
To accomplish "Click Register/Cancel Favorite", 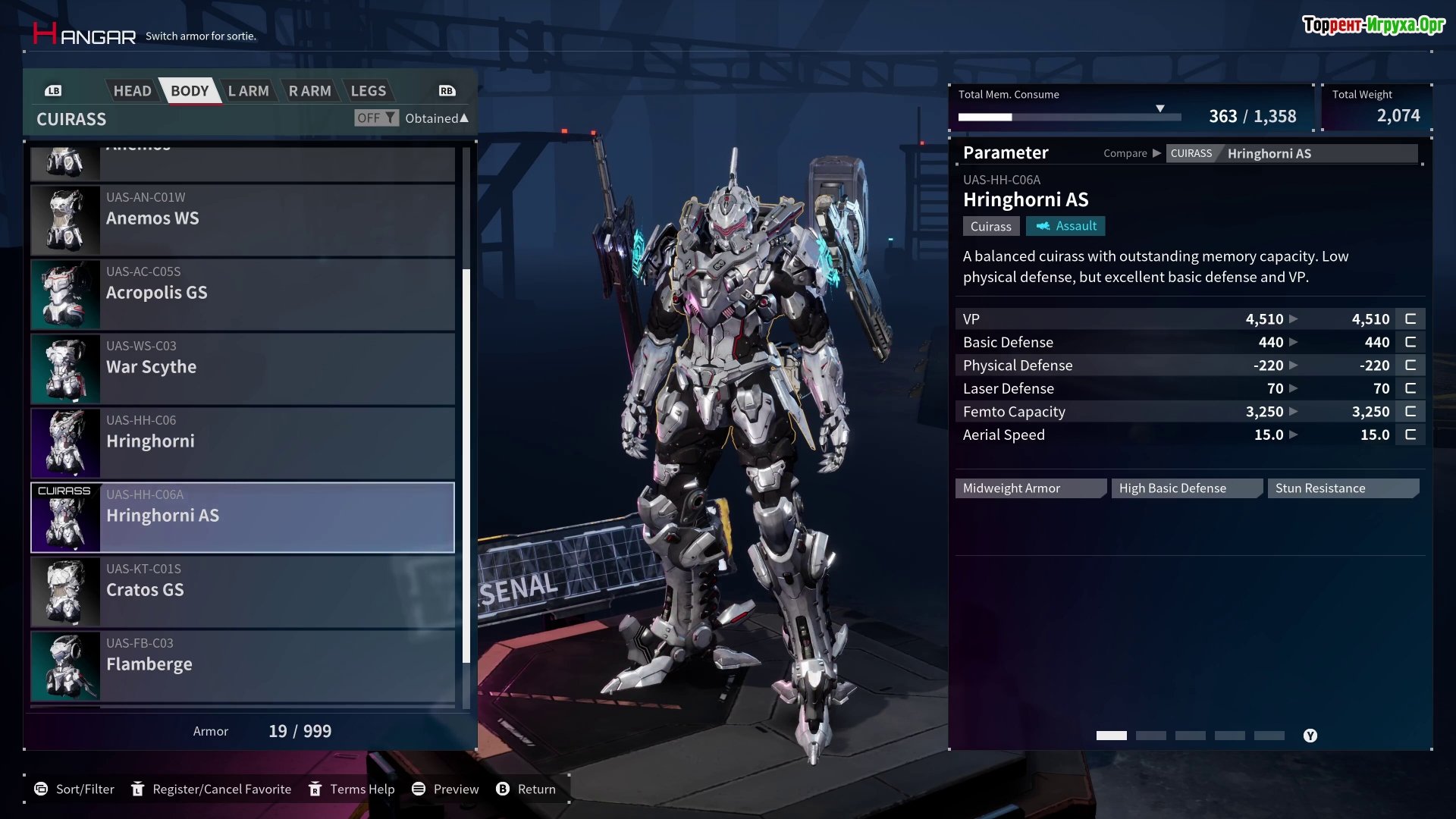I will point(212,789).
